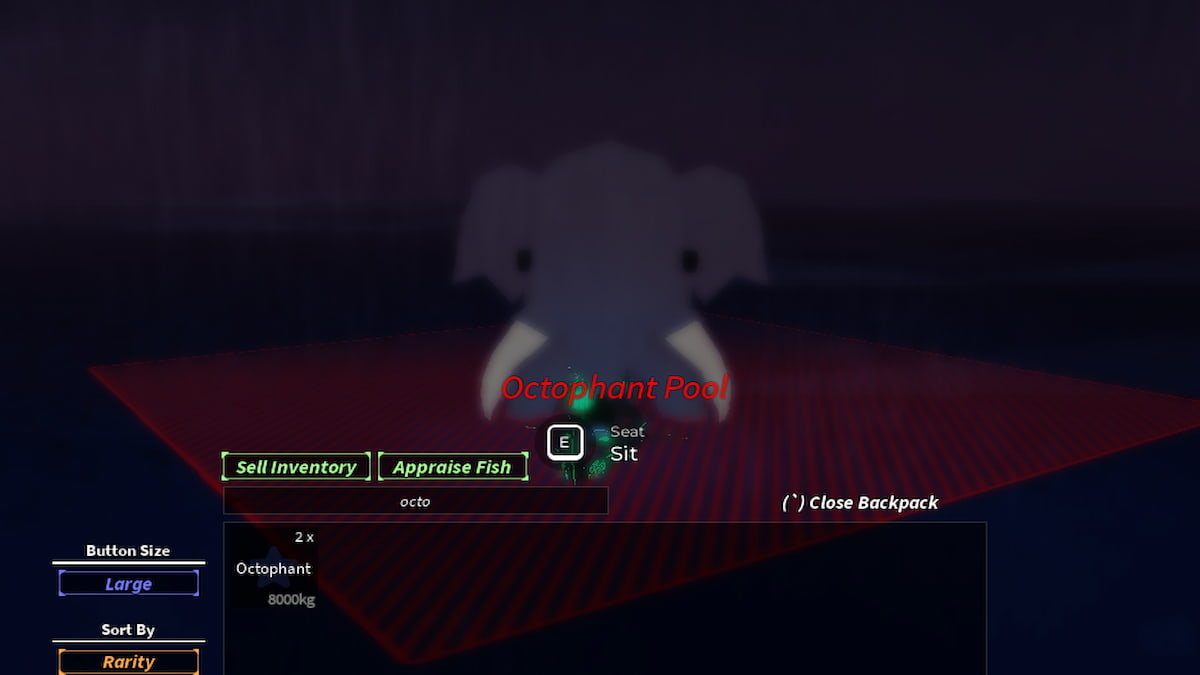
Task: Sell the inventory contents
Action: pyautogui.click(x=296, y=467)
